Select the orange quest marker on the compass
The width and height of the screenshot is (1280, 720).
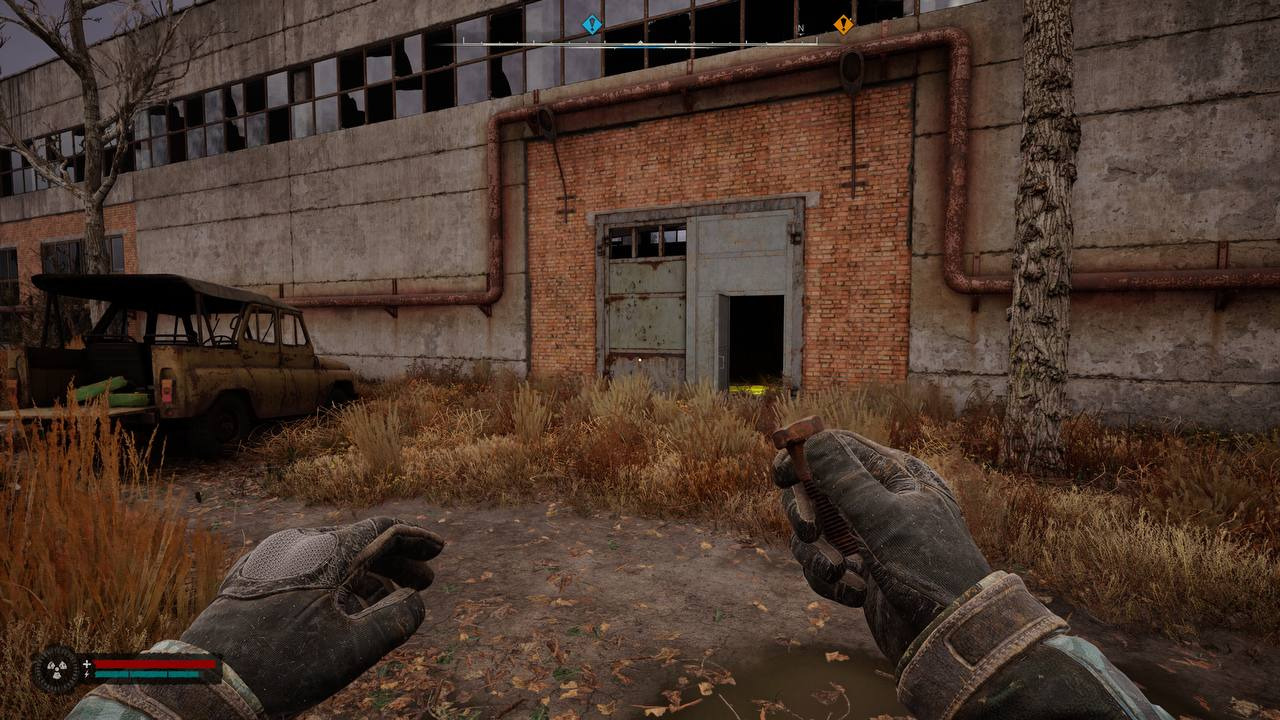tap(844, 24)
